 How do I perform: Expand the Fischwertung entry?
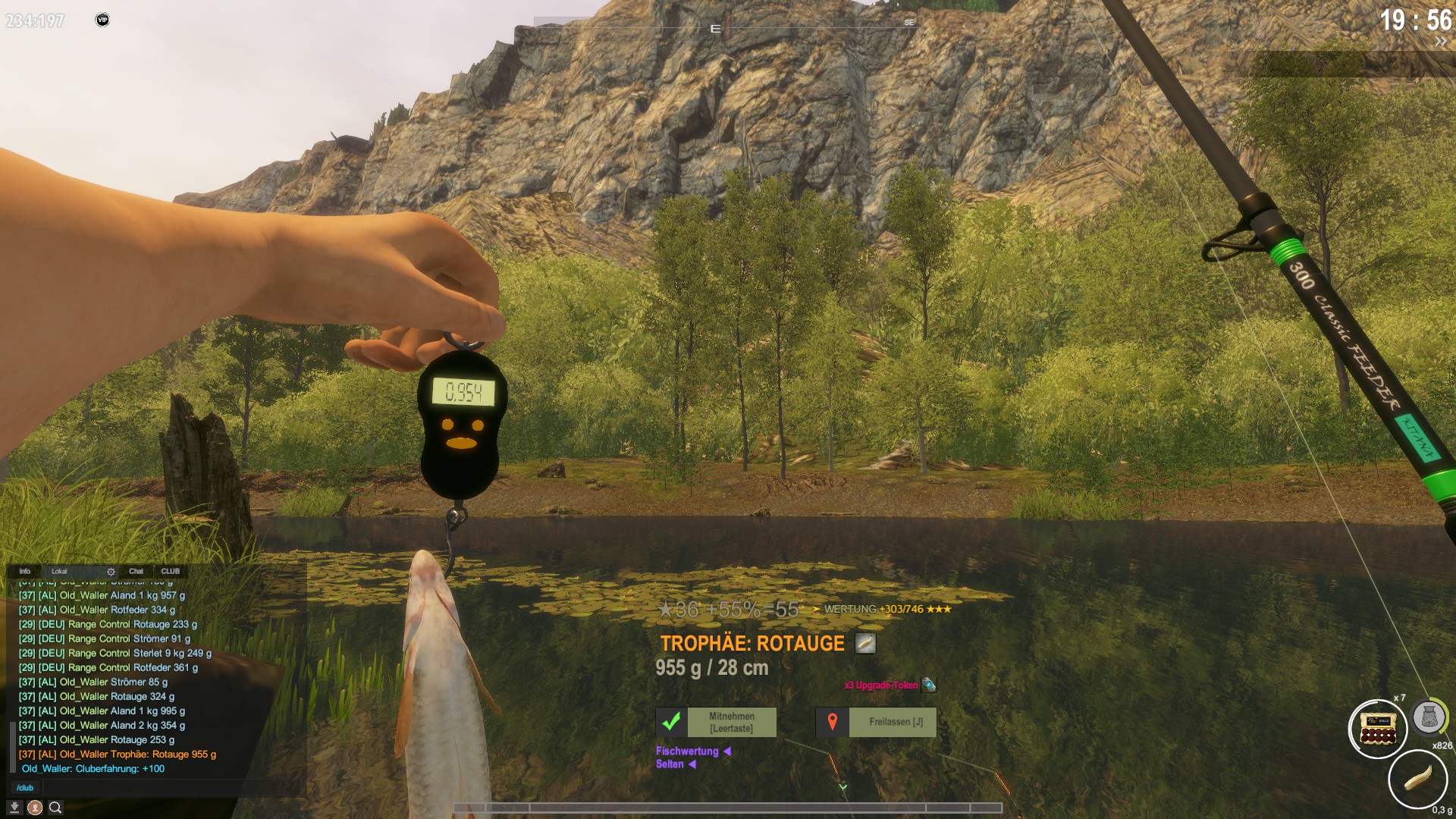pos(726,752)
